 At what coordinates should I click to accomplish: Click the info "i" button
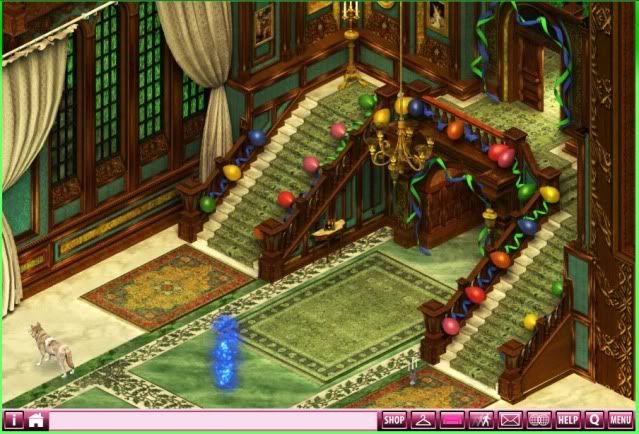pyautogui.click(x=14, y=420)
